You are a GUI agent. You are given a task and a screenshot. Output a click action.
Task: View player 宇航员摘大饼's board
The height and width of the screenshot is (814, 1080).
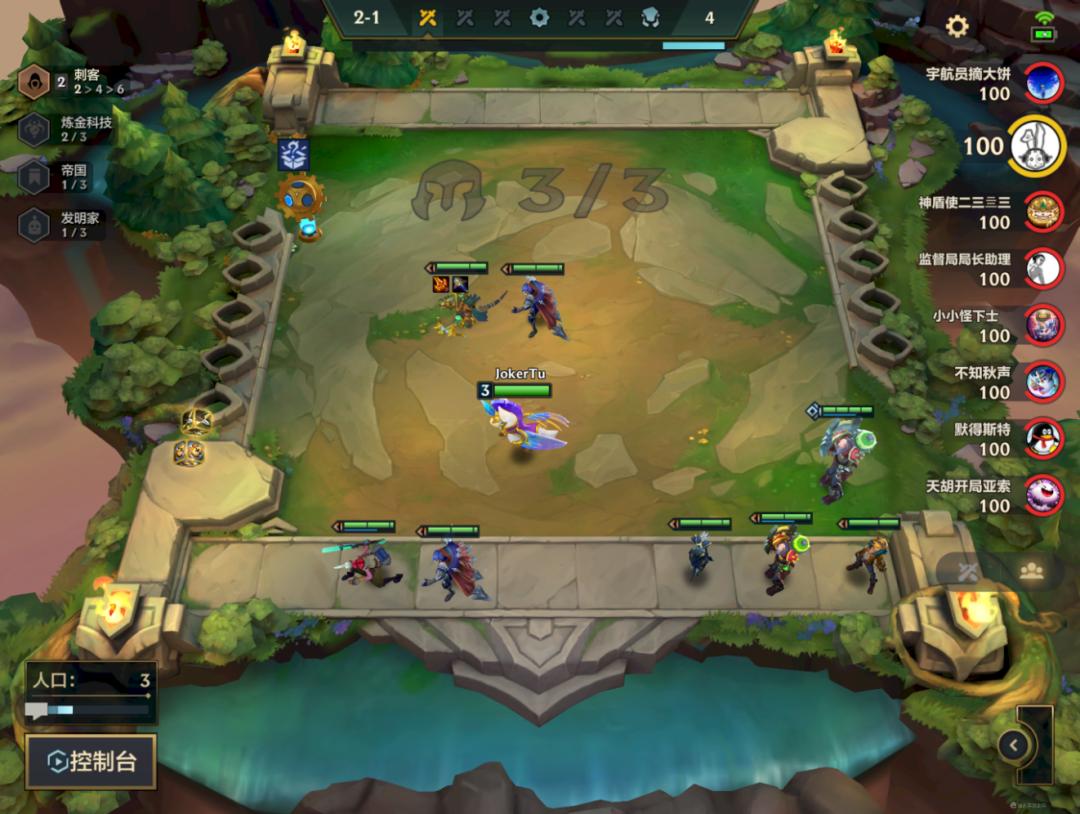point(1044,83)
